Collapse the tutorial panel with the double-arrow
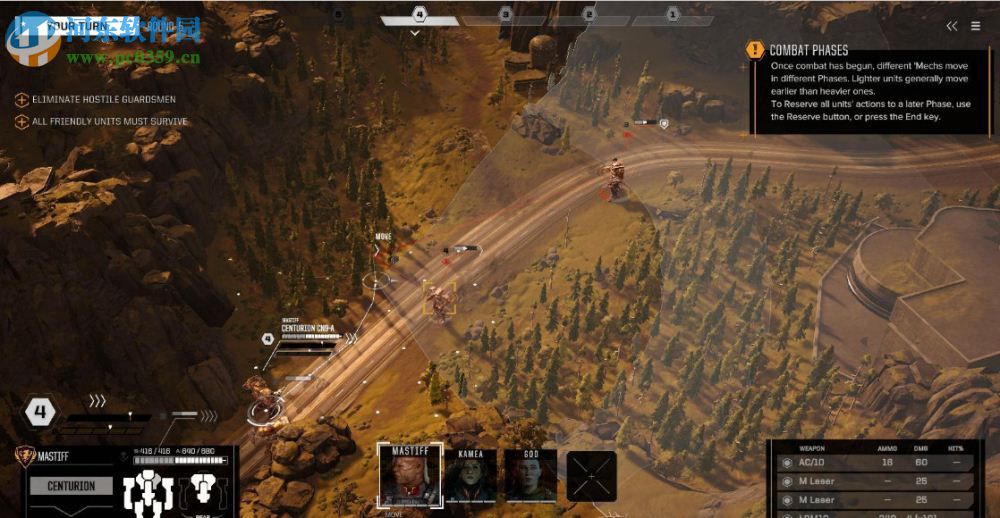Screen dimensions: 1000x518 tap(951, 26)
